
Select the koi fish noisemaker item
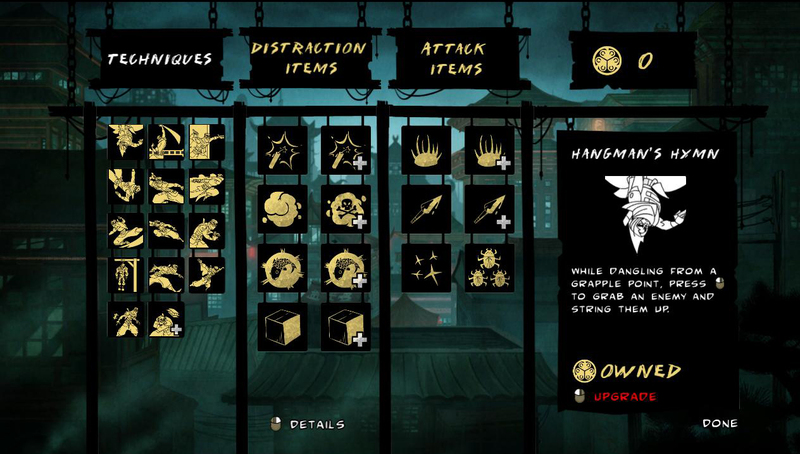point(281,268)
